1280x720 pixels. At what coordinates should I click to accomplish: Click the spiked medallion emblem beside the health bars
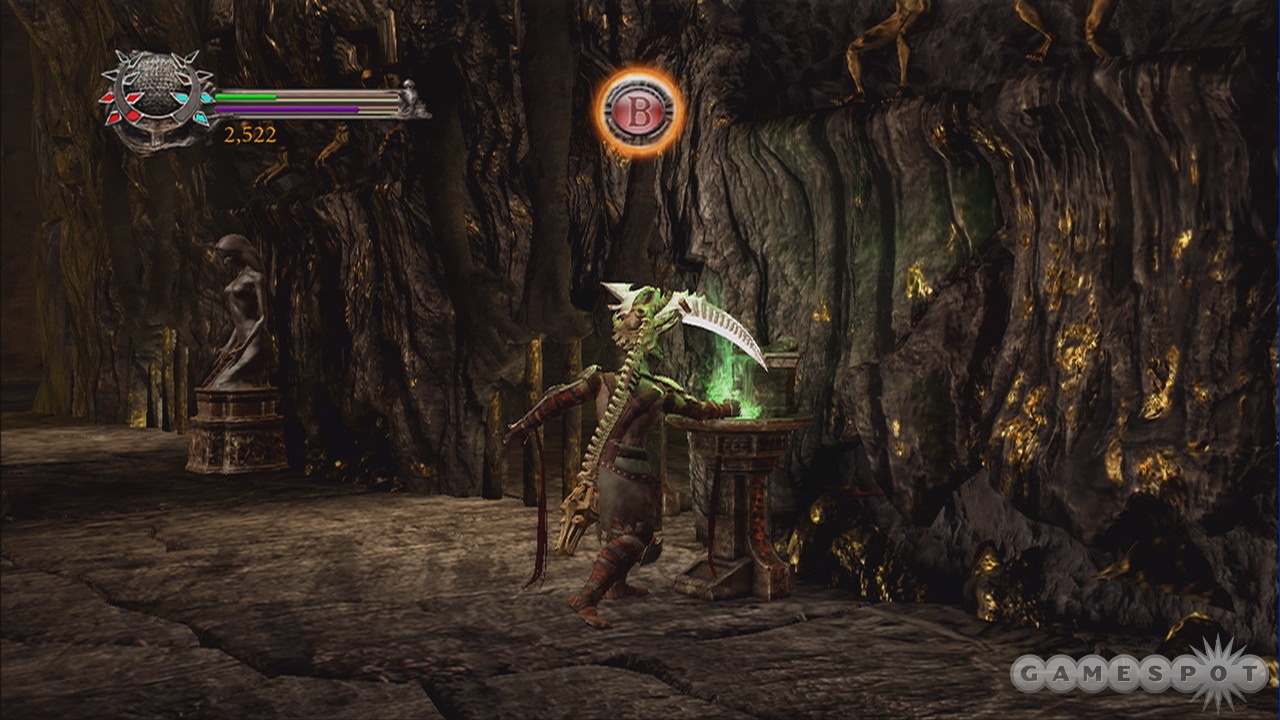[157, 98]
